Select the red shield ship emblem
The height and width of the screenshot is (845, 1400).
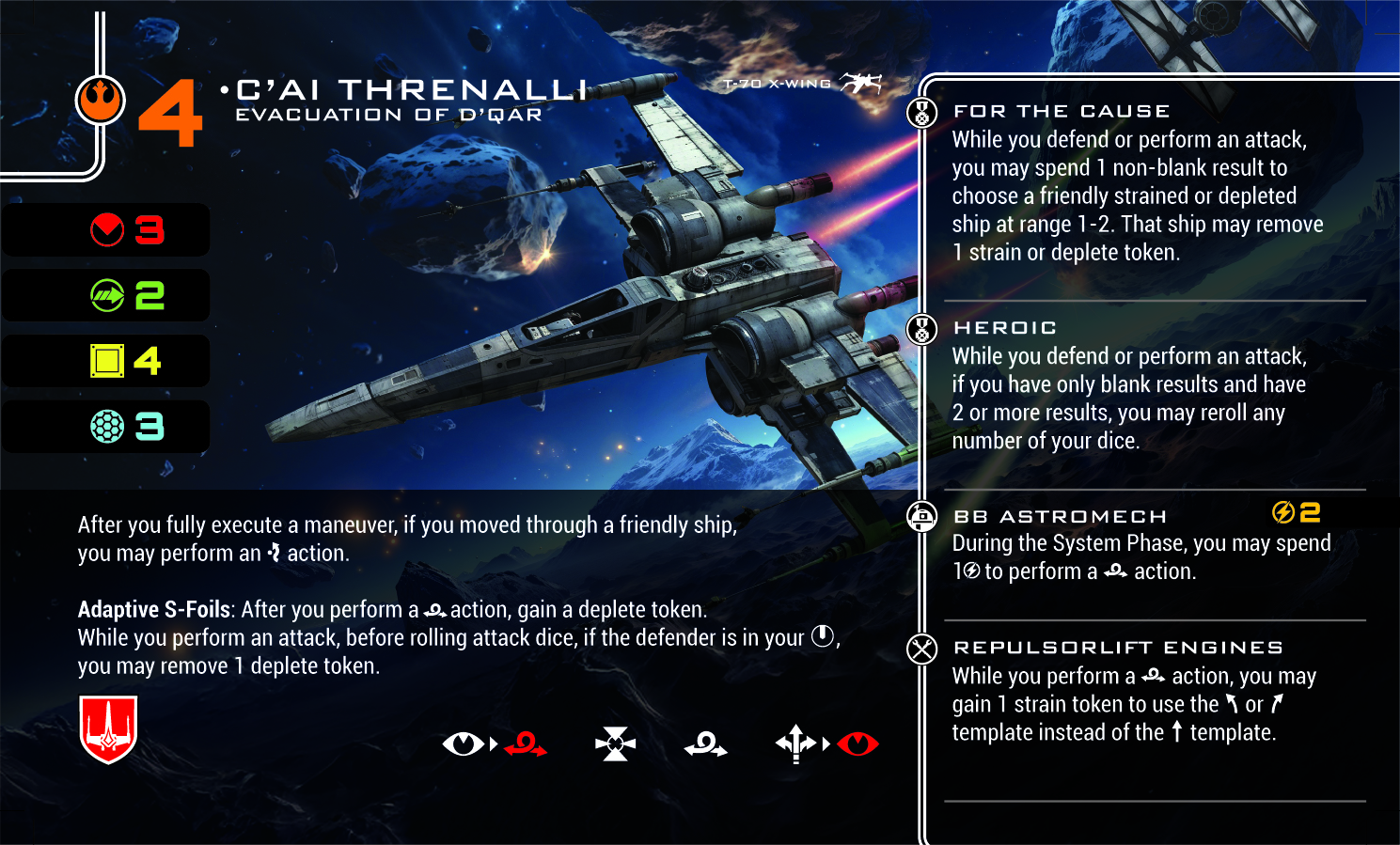109,729
